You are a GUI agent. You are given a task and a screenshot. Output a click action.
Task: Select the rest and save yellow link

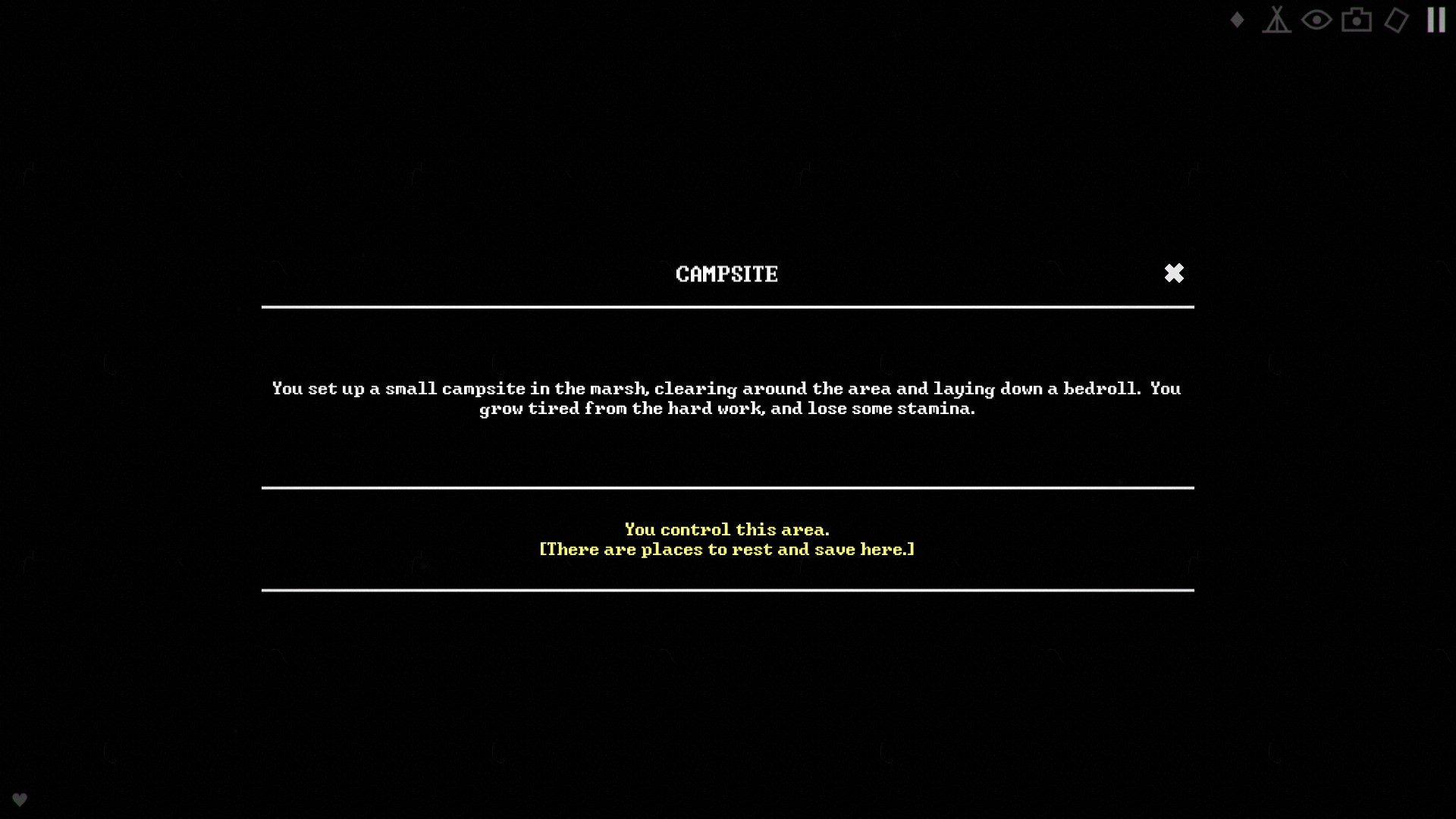726,549
